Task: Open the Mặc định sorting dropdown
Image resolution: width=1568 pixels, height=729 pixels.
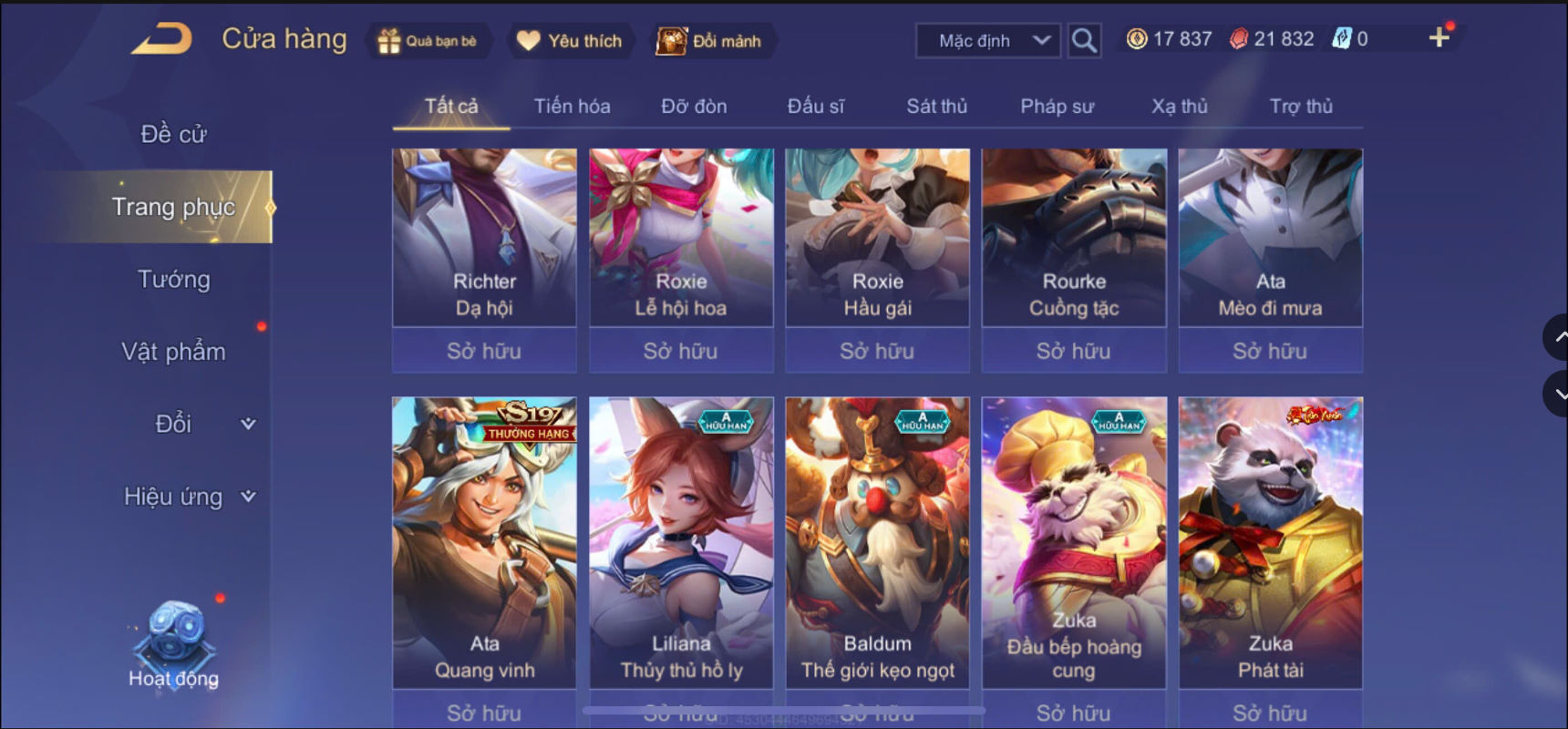Action: 985,40
